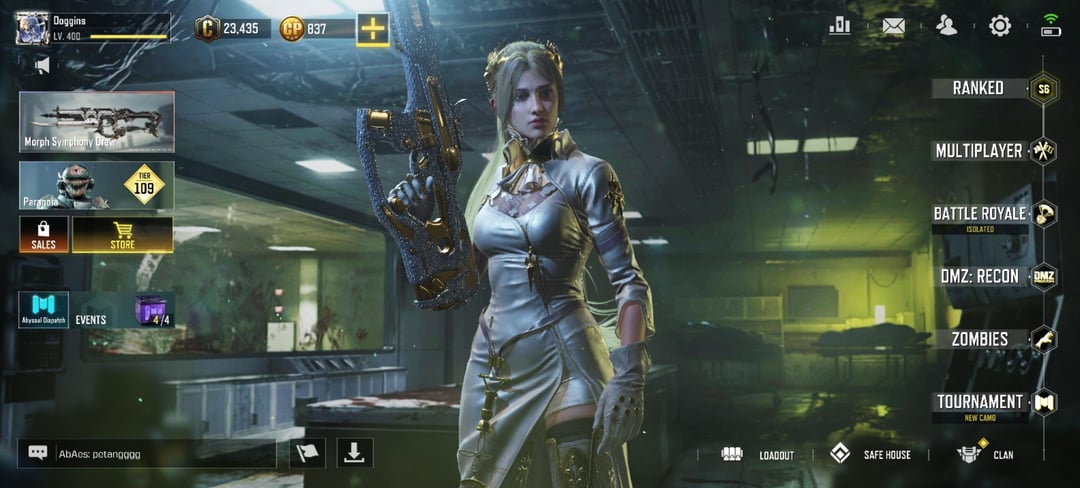Enter Battle Royale mode
Screen dimensions: 1080x488
coord(980,214)
